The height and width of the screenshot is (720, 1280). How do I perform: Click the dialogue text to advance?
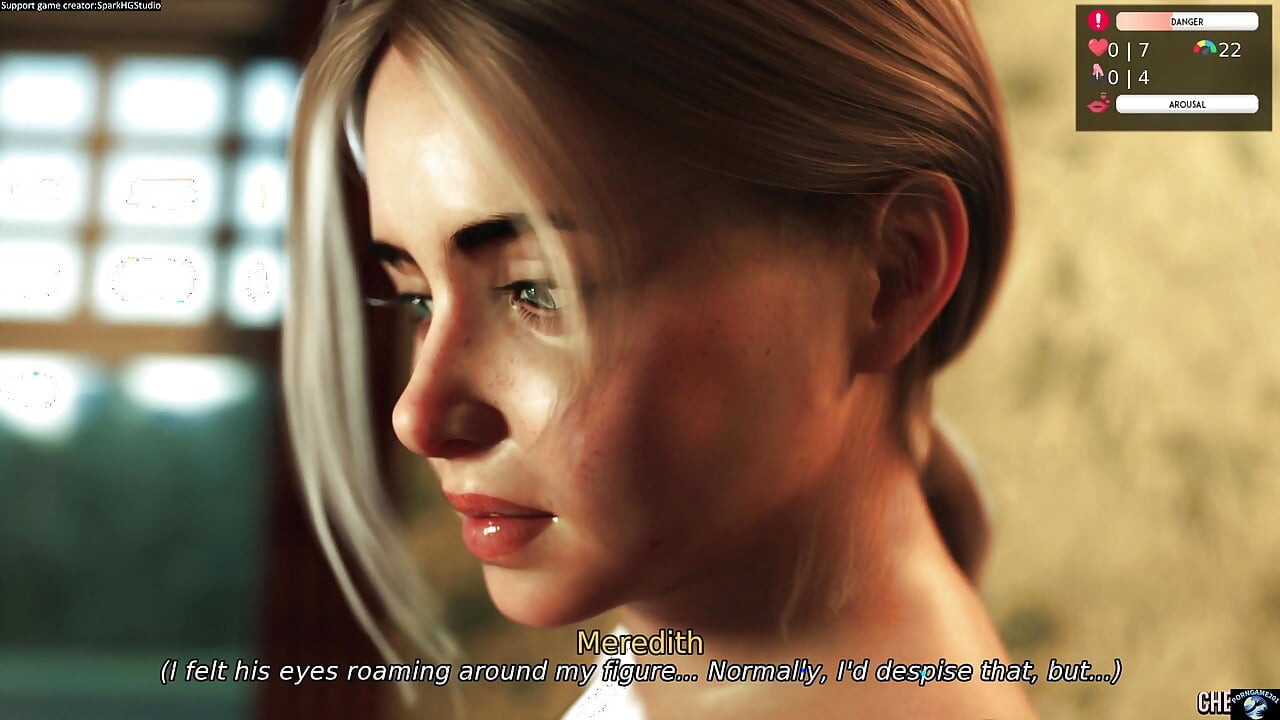coord(640,672)
